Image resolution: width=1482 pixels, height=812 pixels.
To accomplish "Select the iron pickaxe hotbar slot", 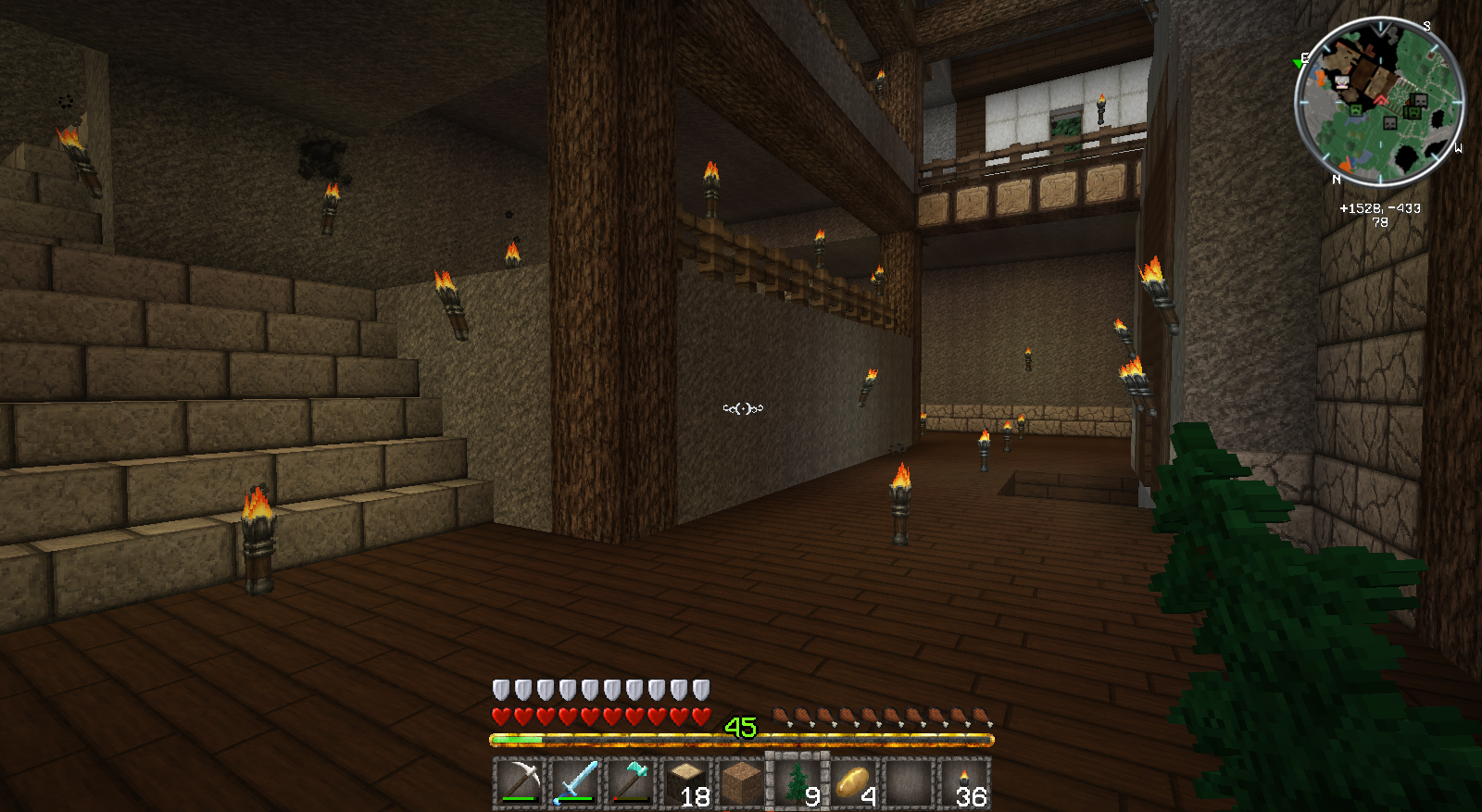I will click(x=519, y=782).
